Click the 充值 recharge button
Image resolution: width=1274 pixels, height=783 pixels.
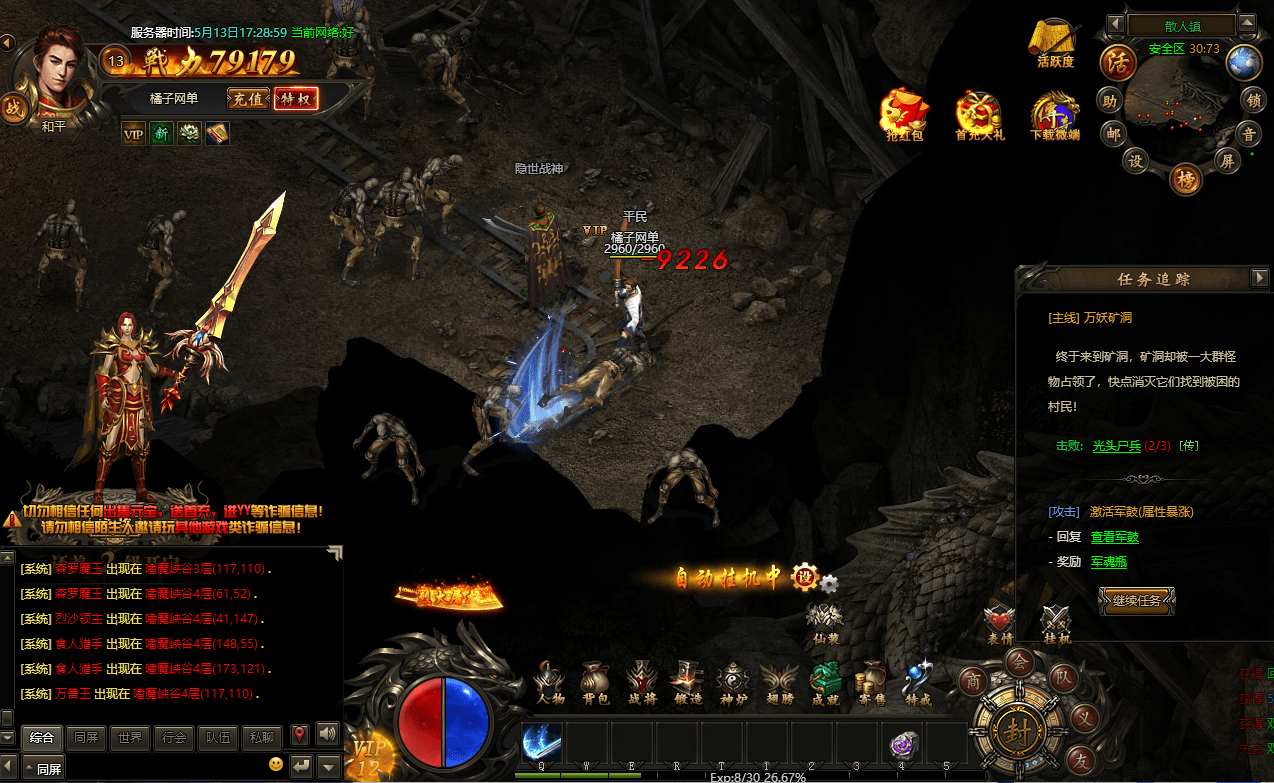tap(248, 98)
